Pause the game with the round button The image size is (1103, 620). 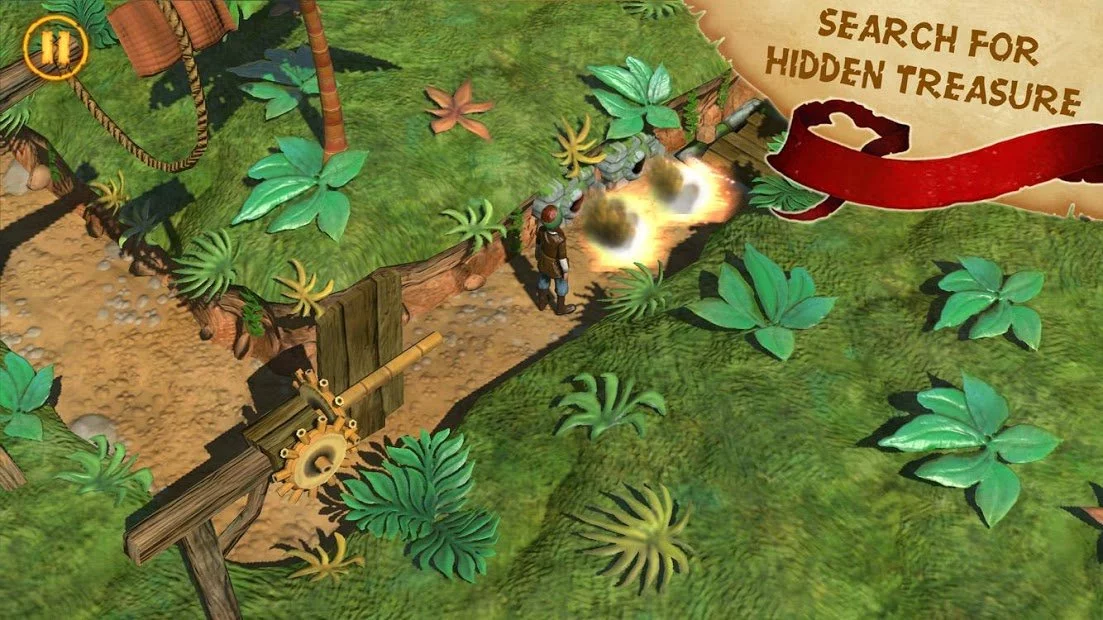(49, 47)
